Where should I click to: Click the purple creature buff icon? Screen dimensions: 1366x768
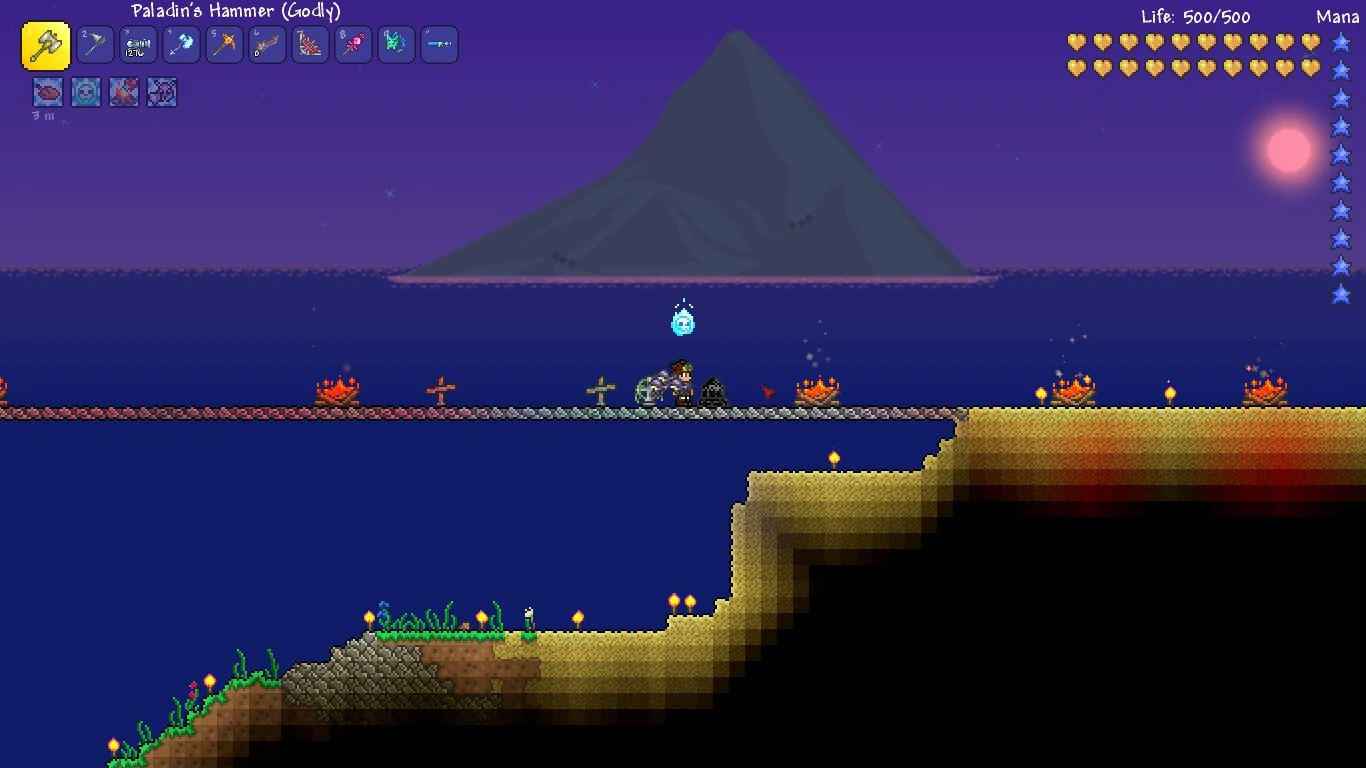pyautogui.click(x=162, y=93)
